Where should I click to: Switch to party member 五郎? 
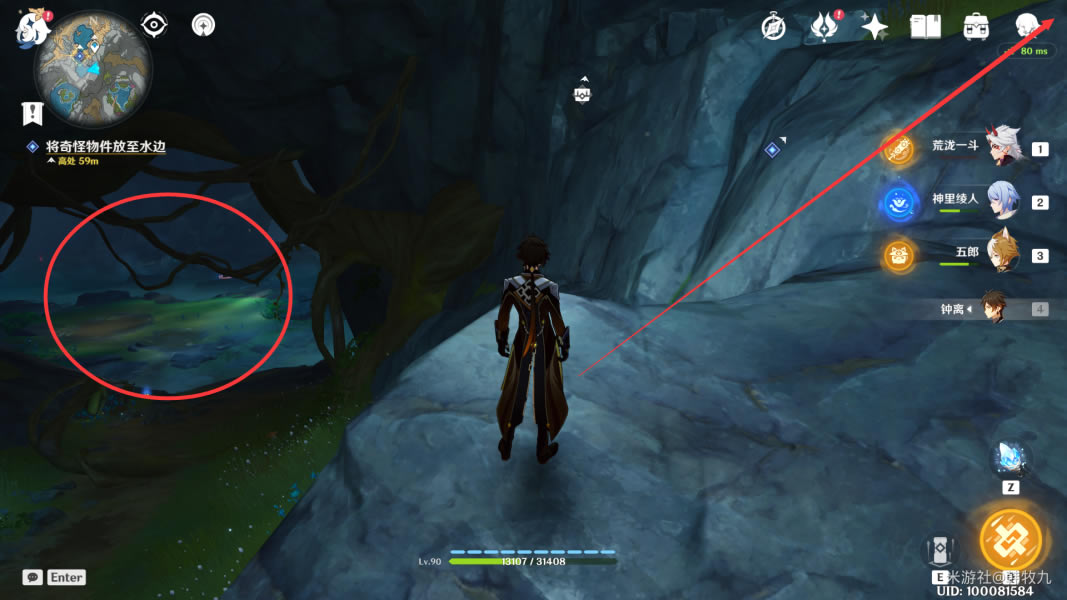[x=1003, y=254]
